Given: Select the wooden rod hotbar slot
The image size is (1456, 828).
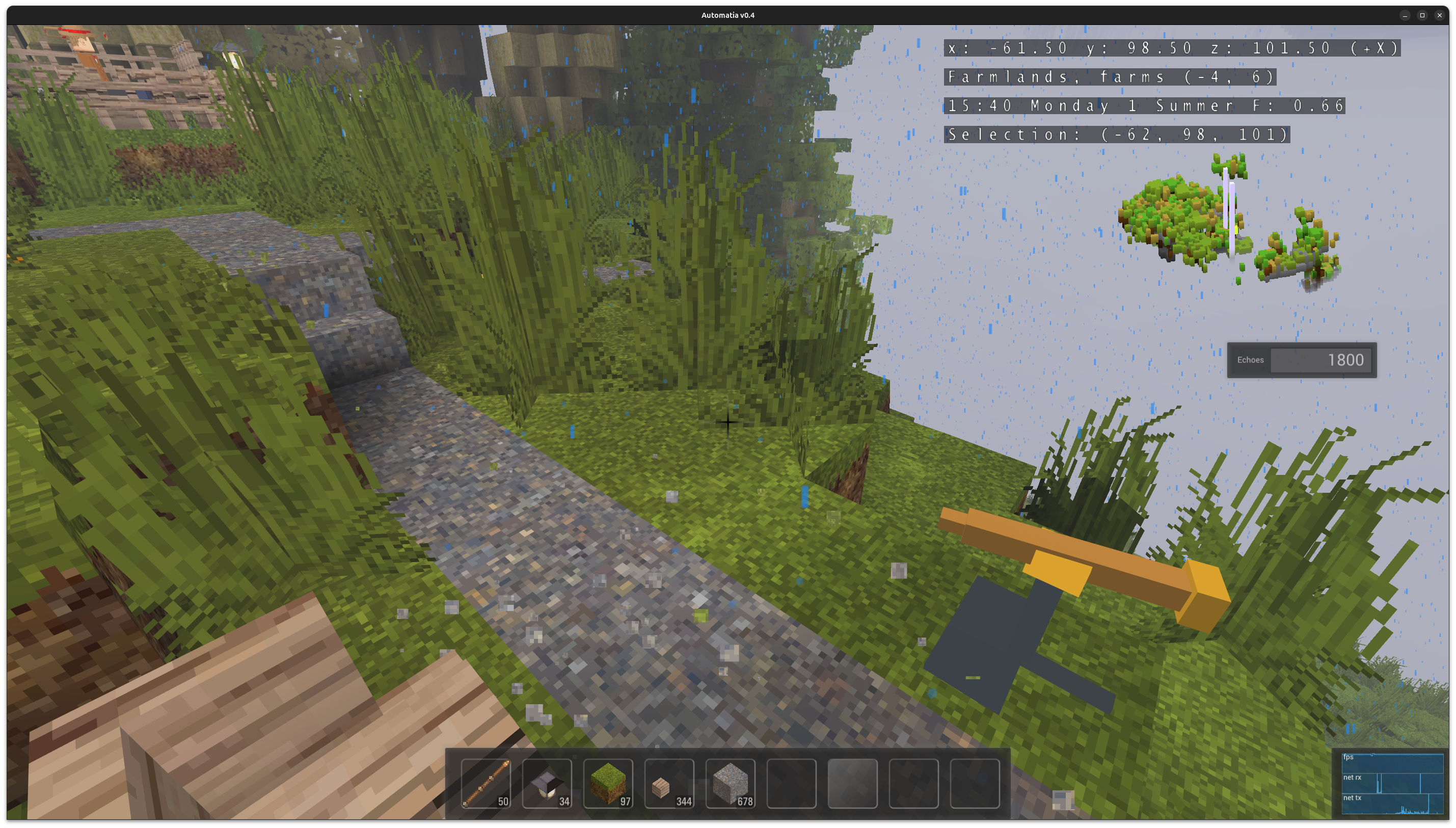Looking at the screenshot, I should pyautogui.click(x=486, y=784).
